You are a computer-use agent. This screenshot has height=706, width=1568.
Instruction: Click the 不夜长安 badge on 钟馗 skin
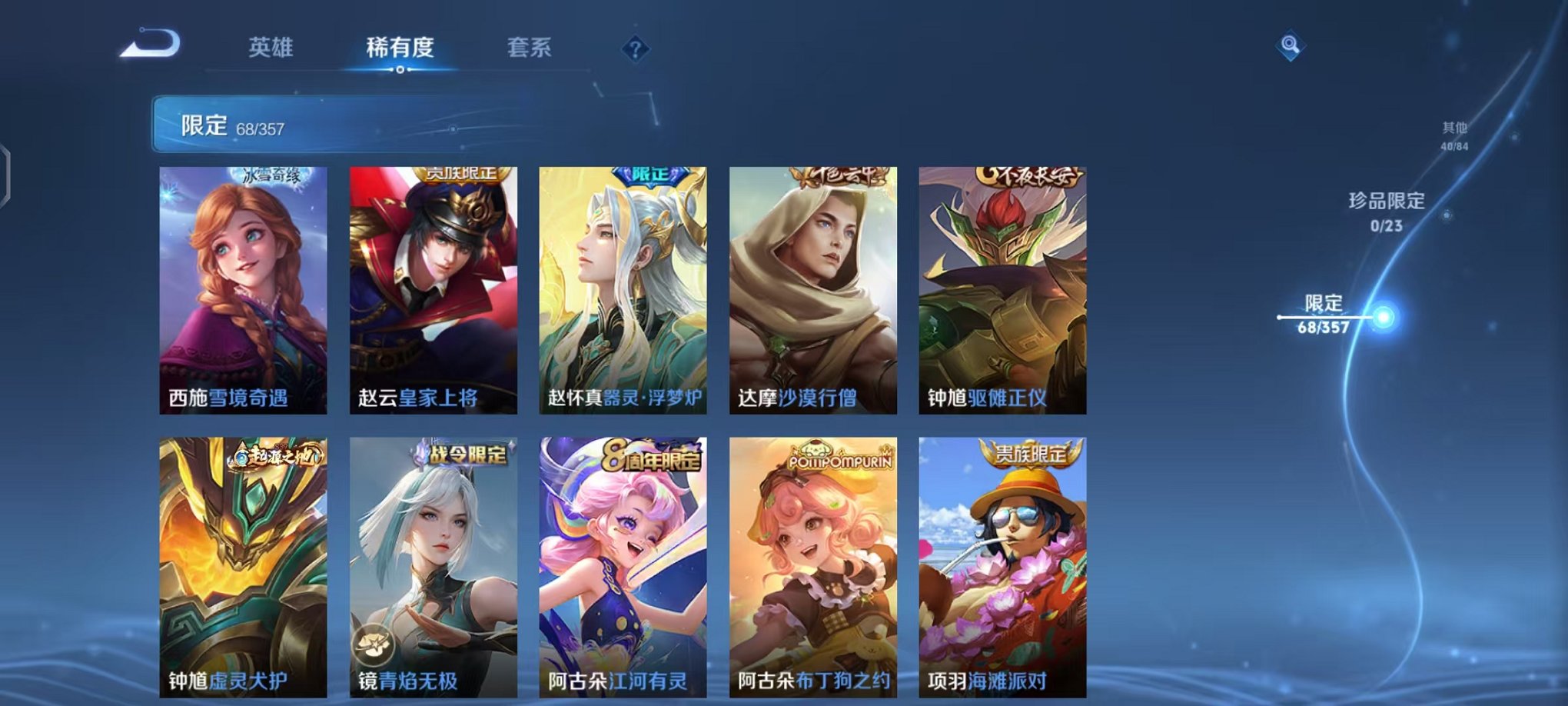coord(1029,174)
